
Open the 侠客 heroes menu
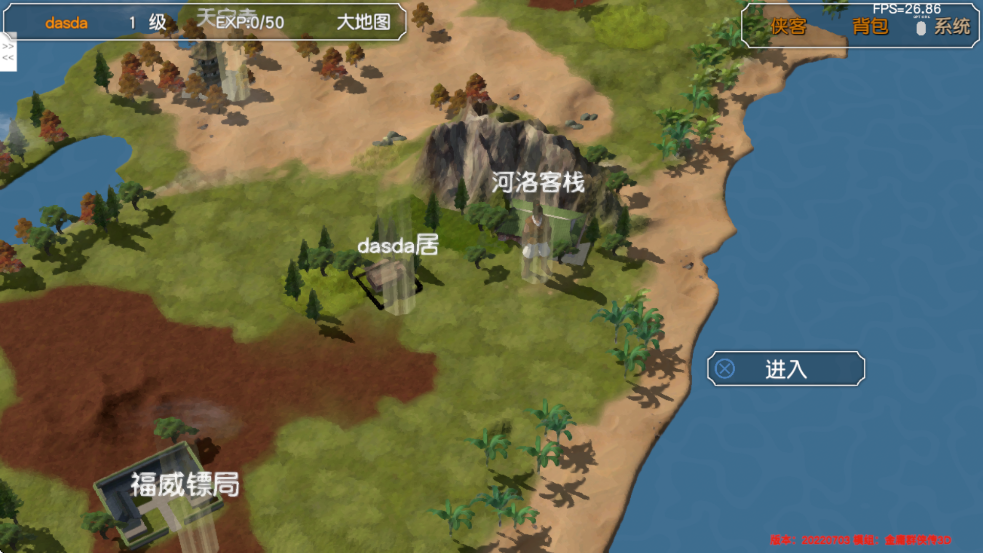(788, 27)
